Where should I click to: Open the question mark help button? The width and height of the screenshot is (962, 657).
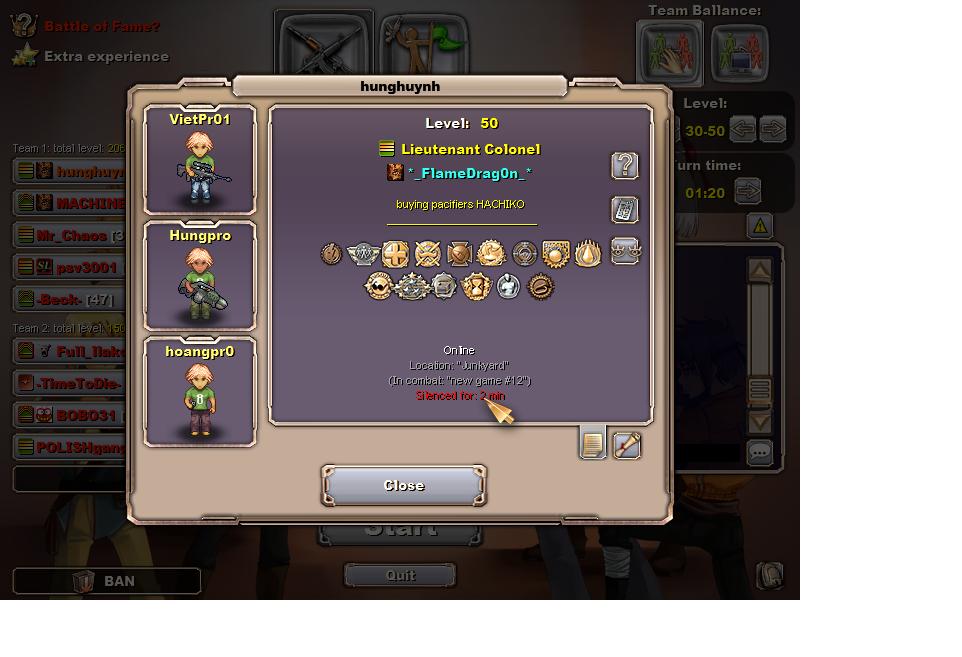tap(625, 166)
